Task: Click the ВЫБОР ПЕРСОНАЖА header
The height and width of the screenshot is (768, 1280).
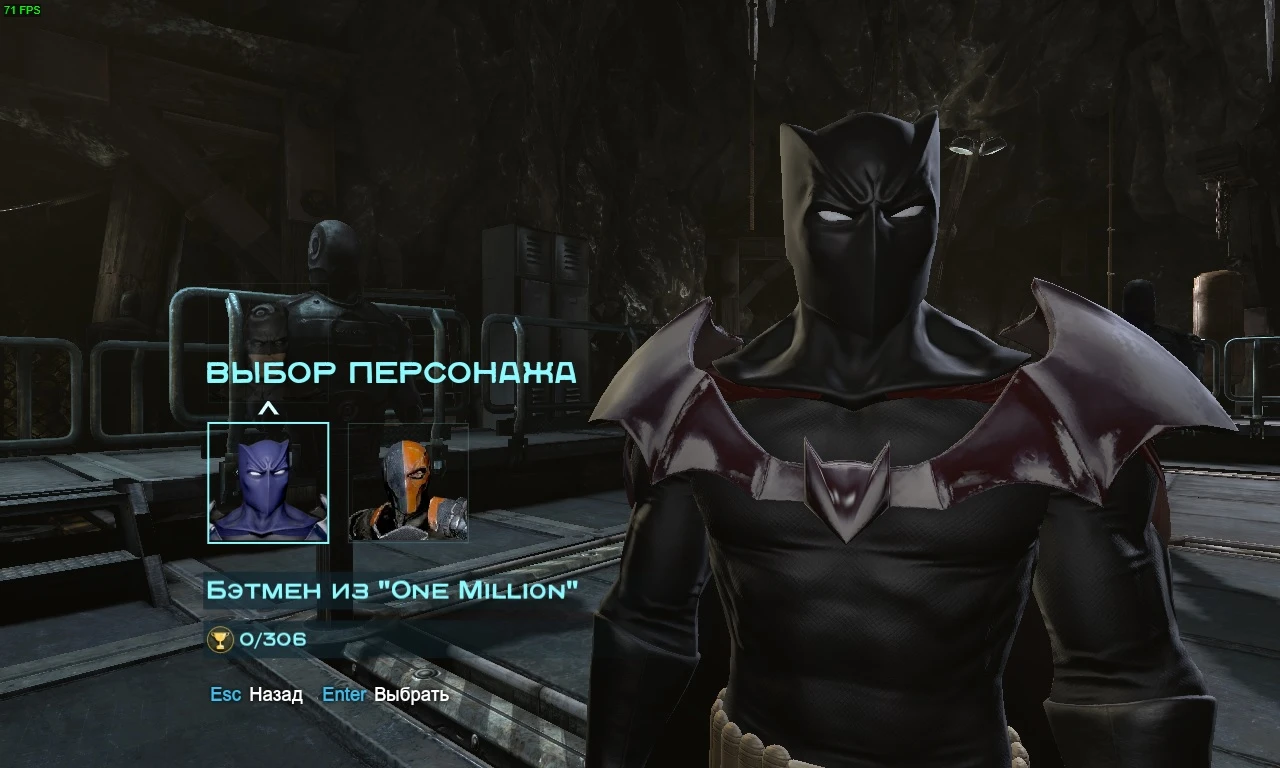Action: tap(390, 373)
